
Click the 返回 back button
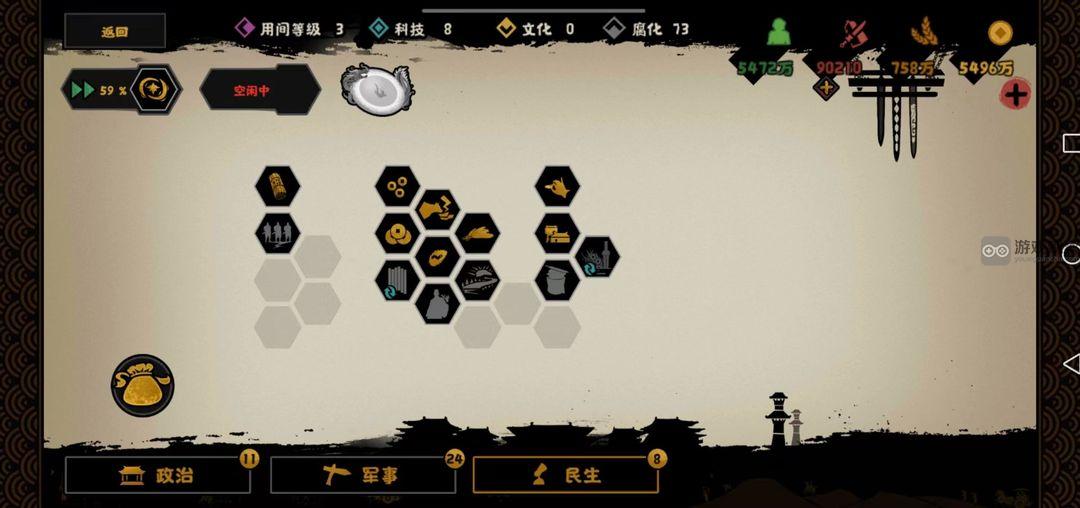pyautogui.click(x=115, y=31)
